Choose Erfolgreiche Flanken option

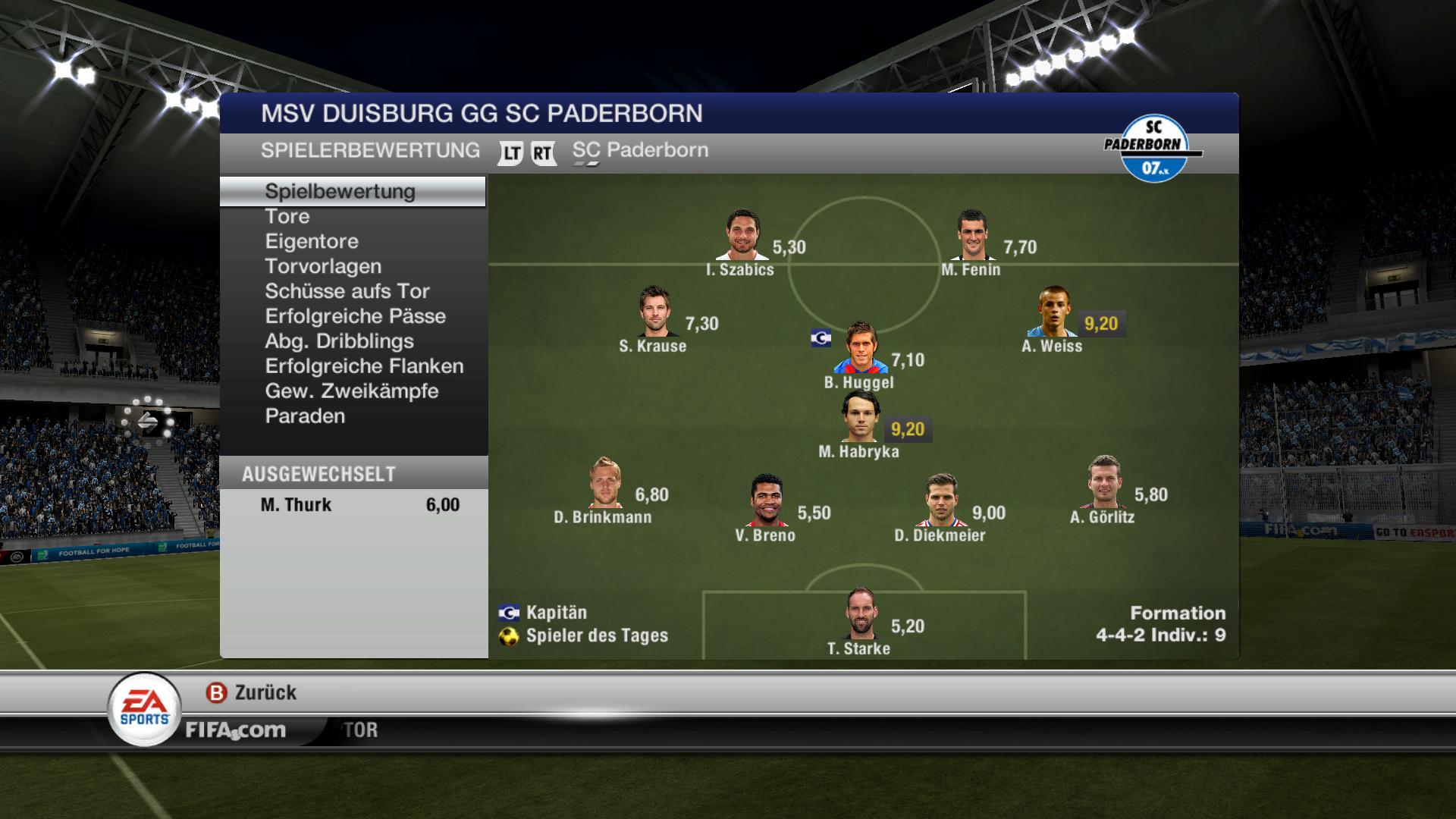click(364, 367)
